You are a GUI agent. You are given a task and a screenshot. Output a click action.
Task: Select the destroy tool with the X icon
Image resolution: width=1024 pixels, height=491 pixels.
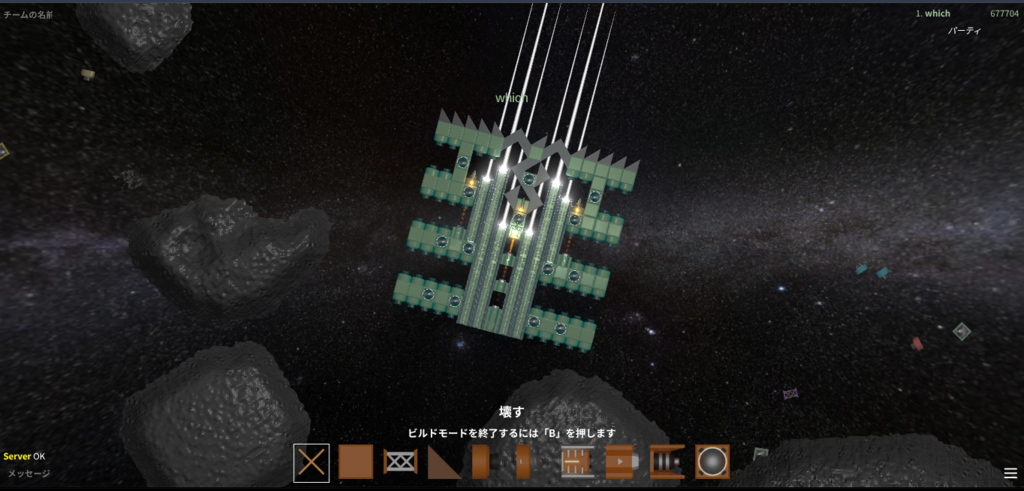pyautogui.click(x=311, y=462)
